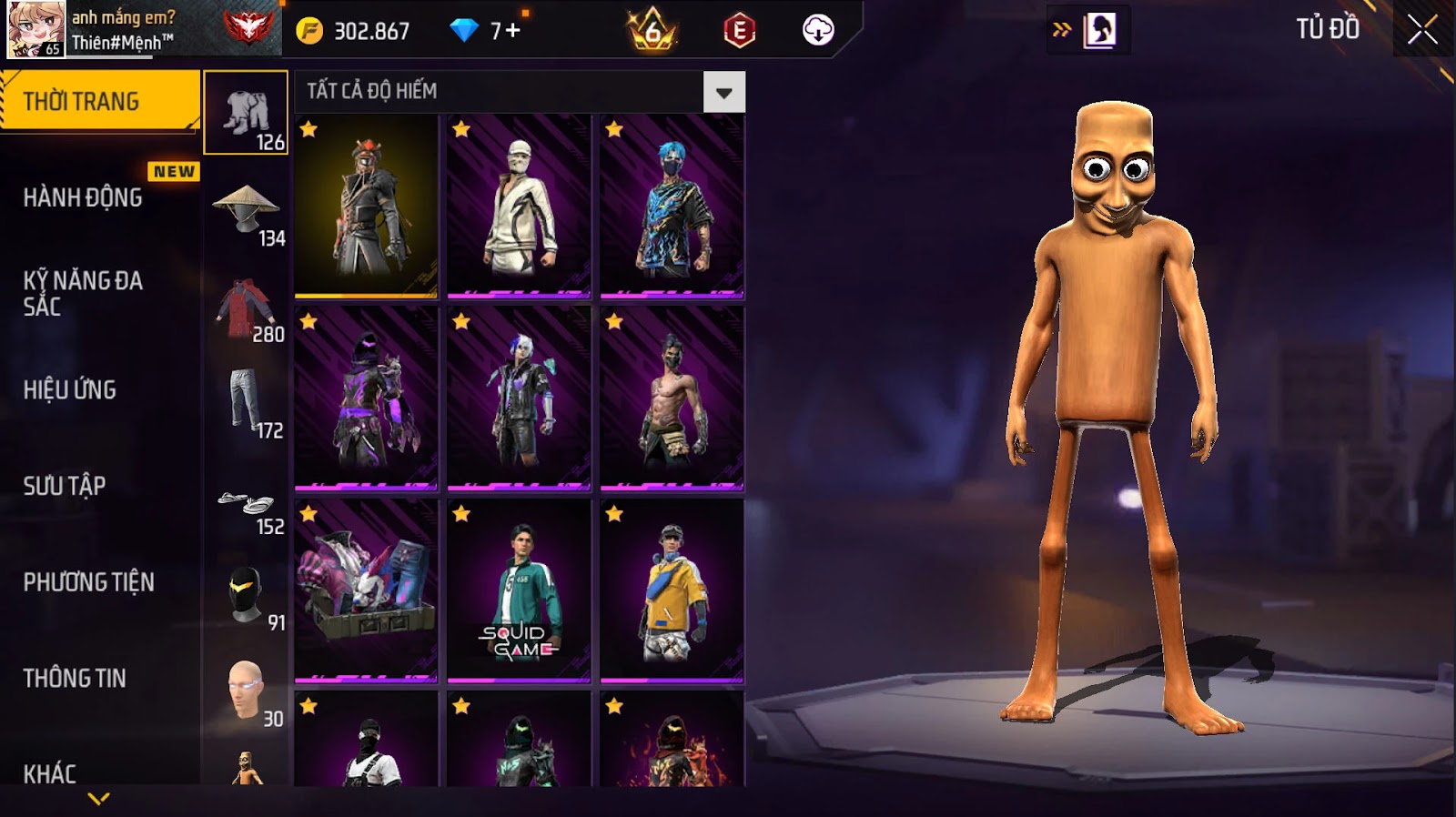Close the wardrobe with the X button
Screen dimensions: 1456x817
1421,30
